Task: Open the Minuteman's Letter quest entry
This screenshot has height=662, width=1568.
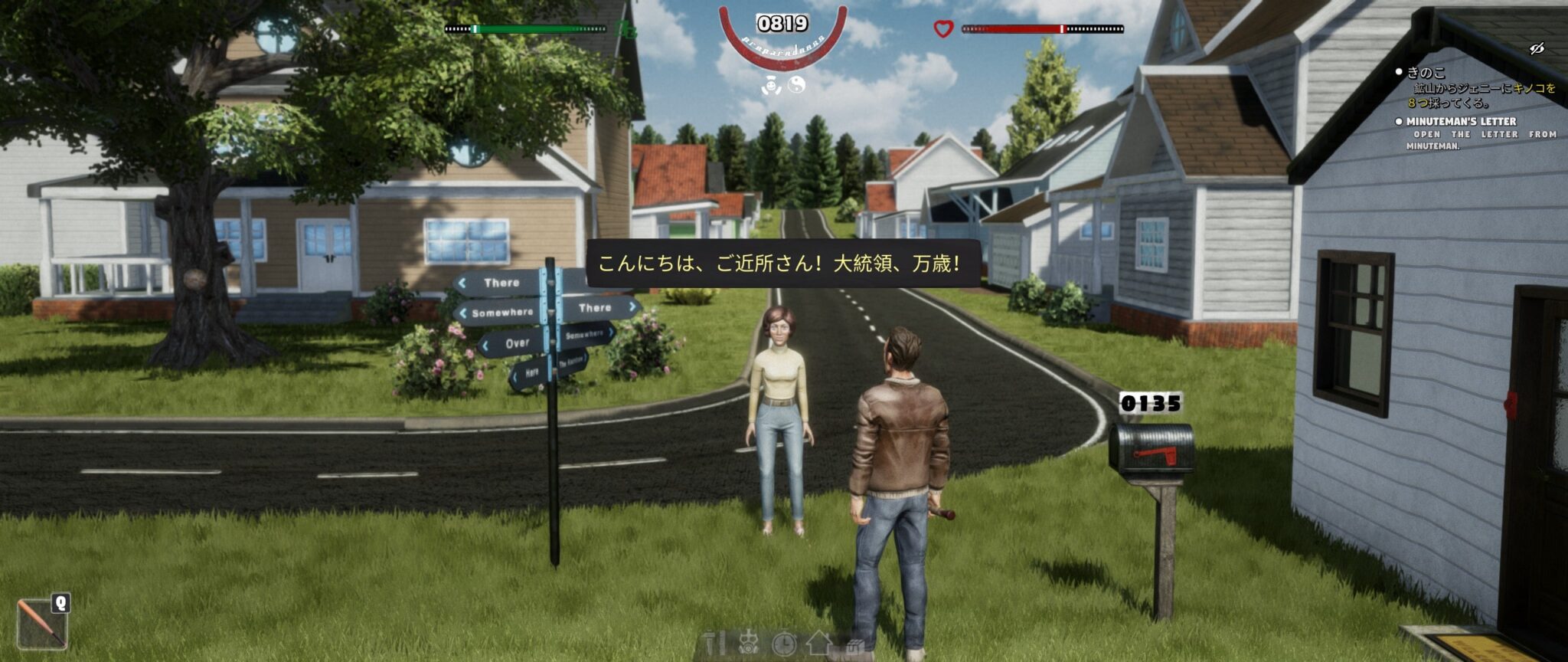Action: [1460, 121]
